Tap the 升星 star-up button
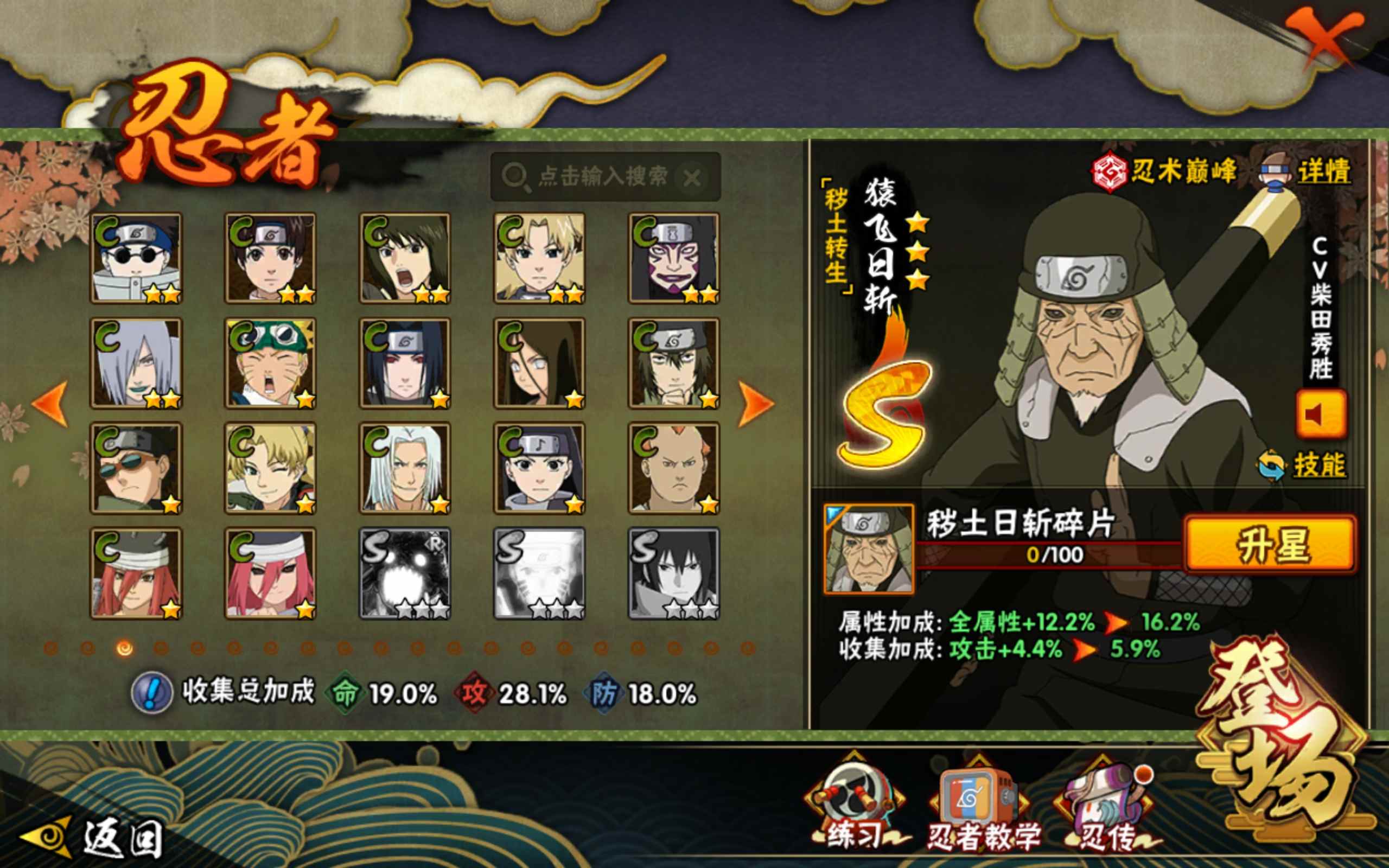Screen dimensions: 1389x868 (x=1271, y=544)
